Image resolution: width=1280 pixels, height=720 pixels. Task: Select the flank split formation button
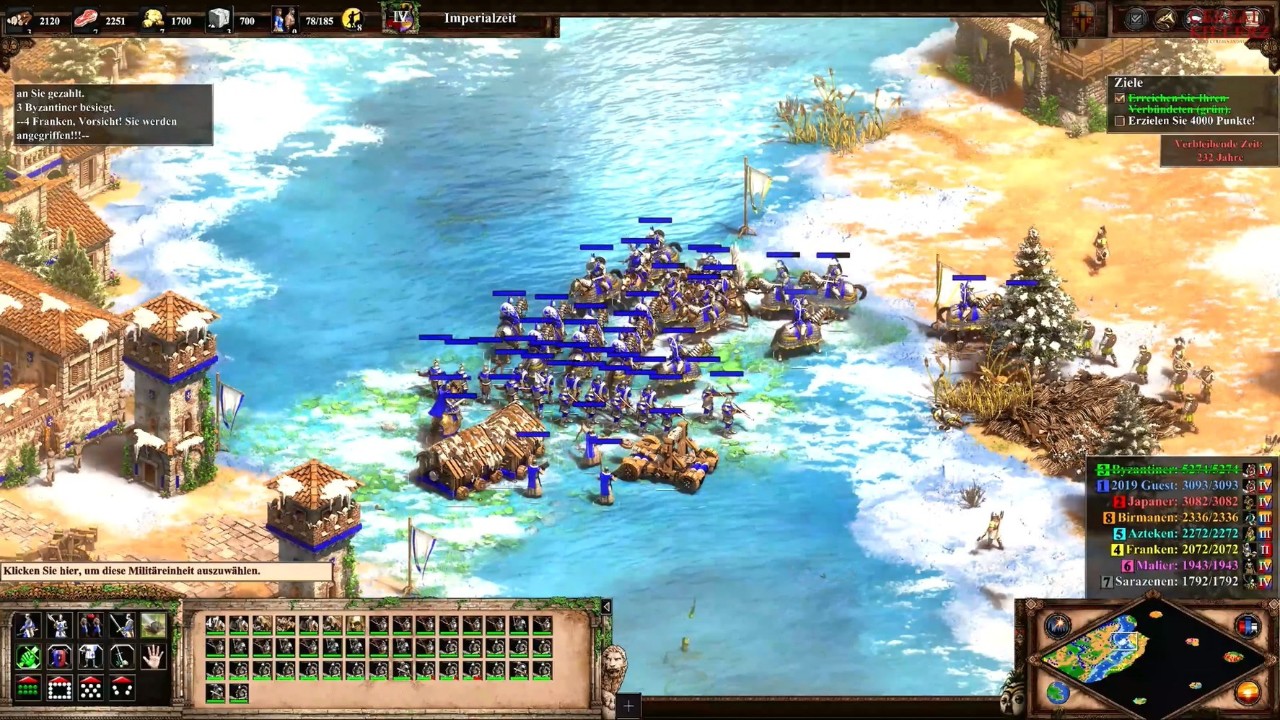coord(122,688)
